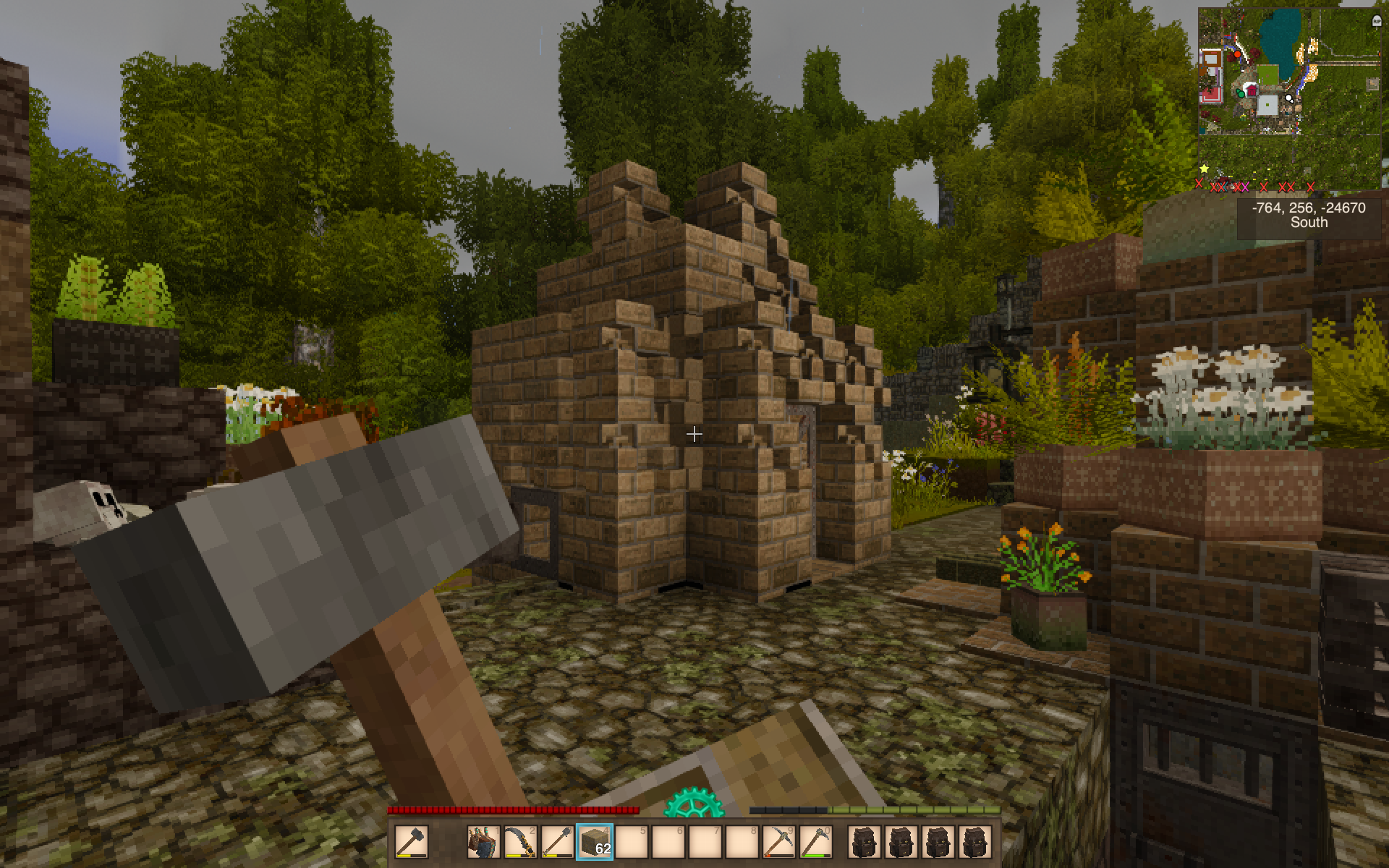Image resolution: width=1389 pixels, height=868 pixels.
Task: Equip the pickaxe in hotbar slot 9
Action: coord(778,842)
